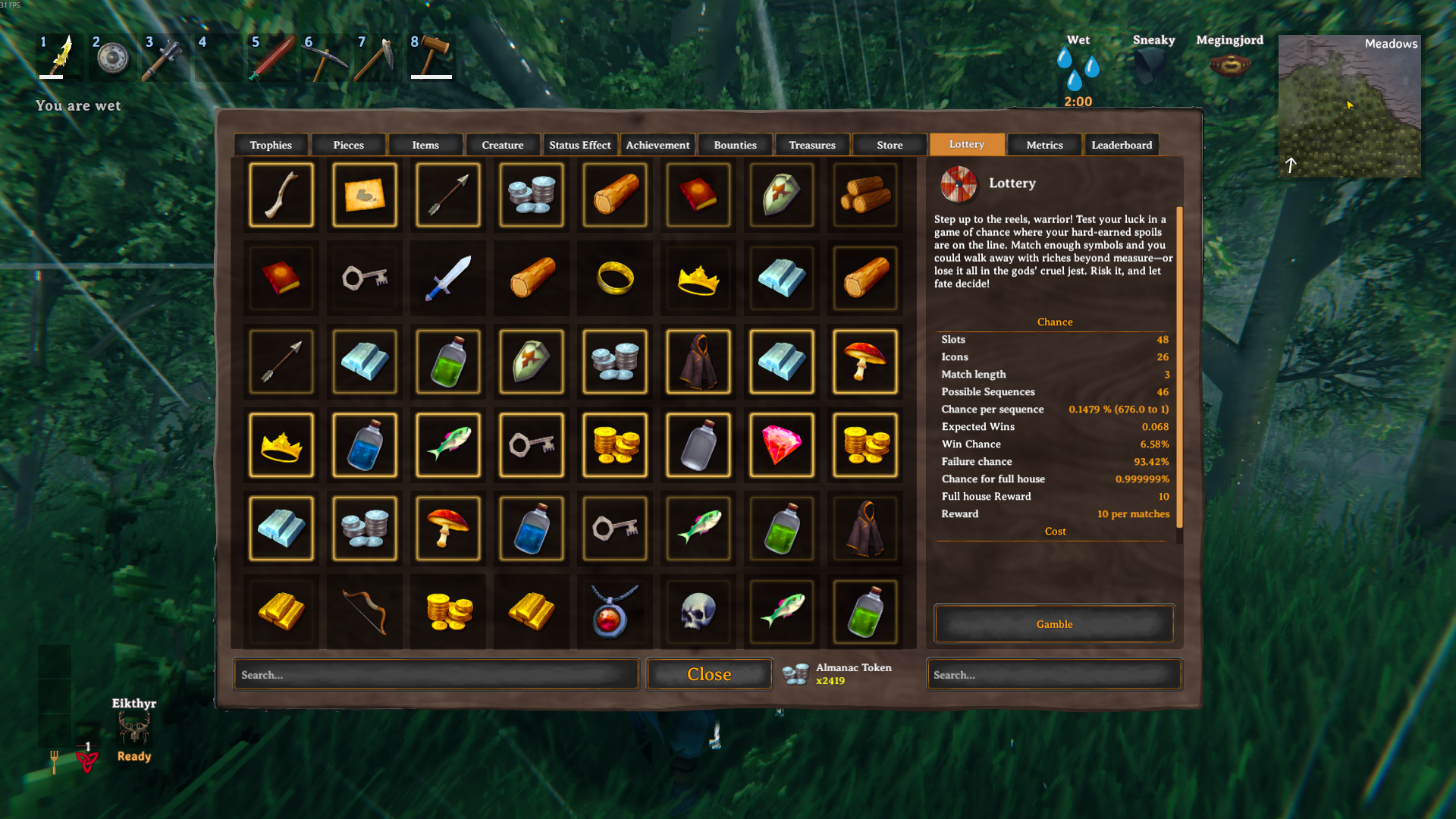Click the search box below the Gamble button

click(1054, 674)
